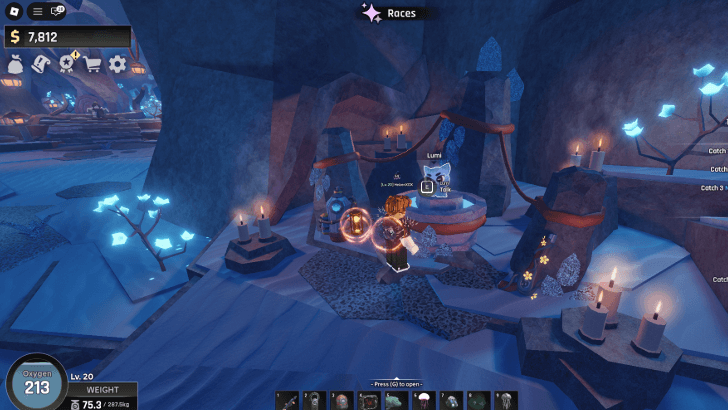Open the star medal badge icon
Image resolution: width=728 pixels, height=410 pixels.
[x=68, y=64]
